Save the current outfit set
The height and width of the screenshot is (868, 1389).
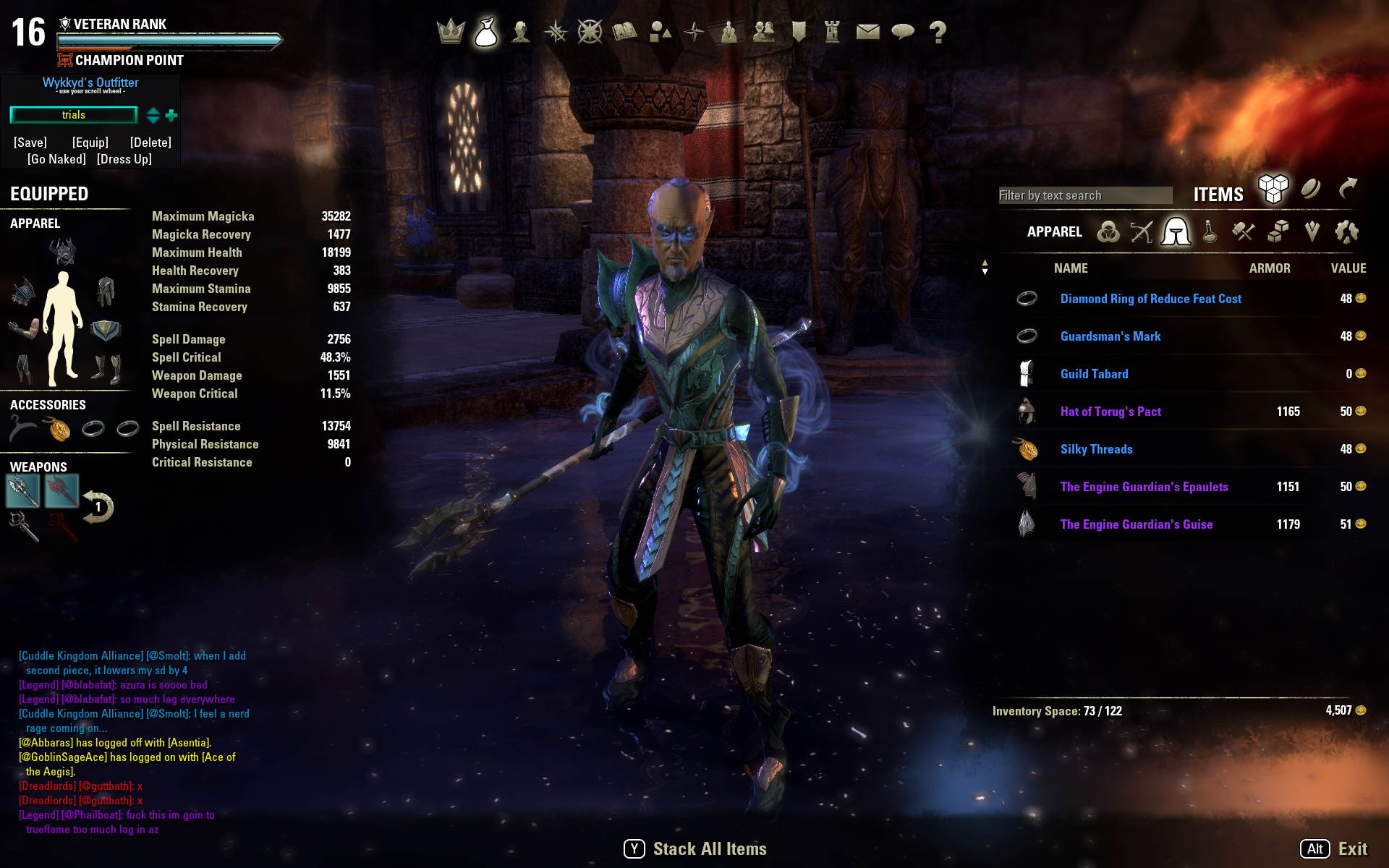[30, 142]
